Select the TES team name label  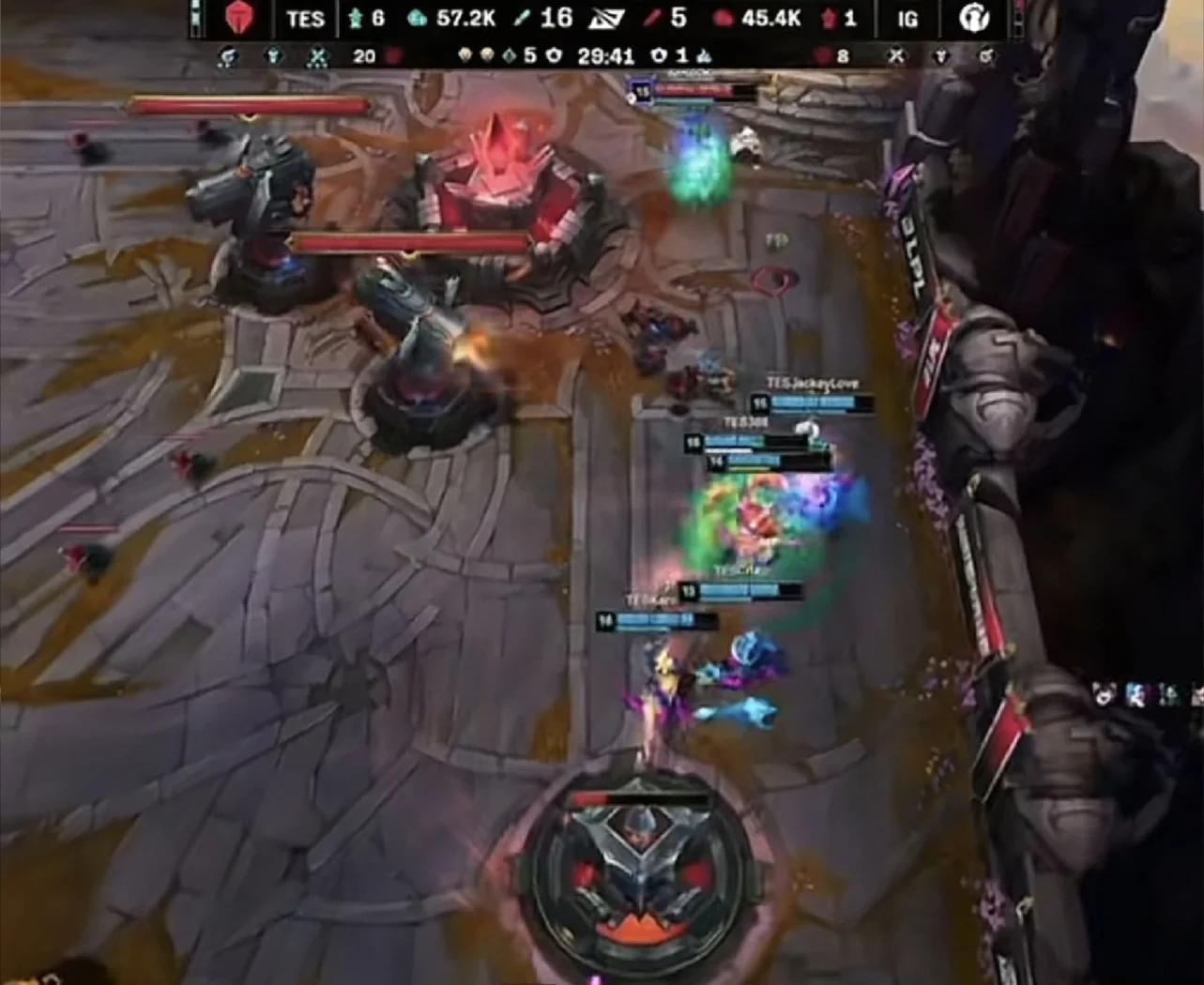pos(305,19)
